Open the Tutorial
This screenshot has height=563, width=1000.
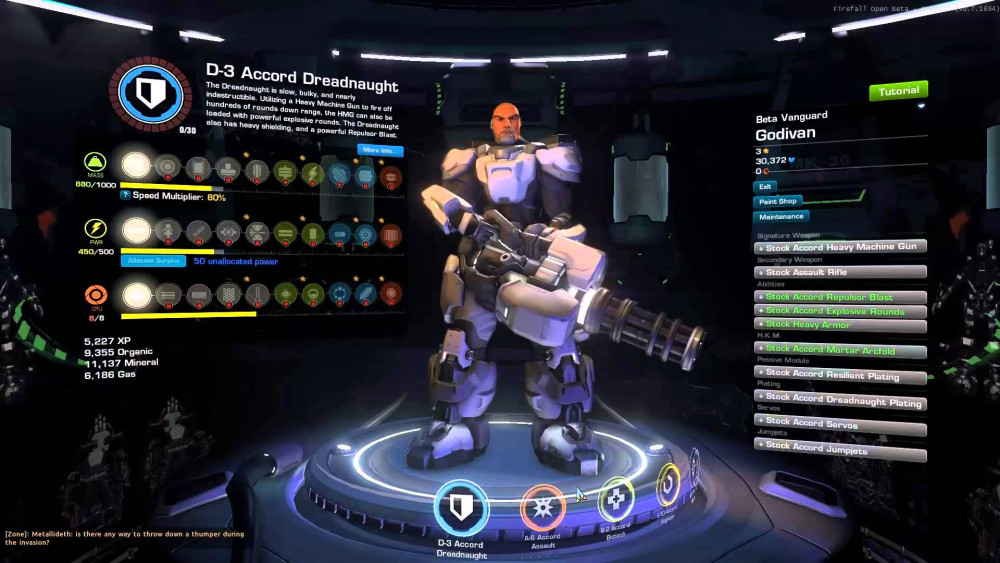pyautogui.click(x=898, y=91)
